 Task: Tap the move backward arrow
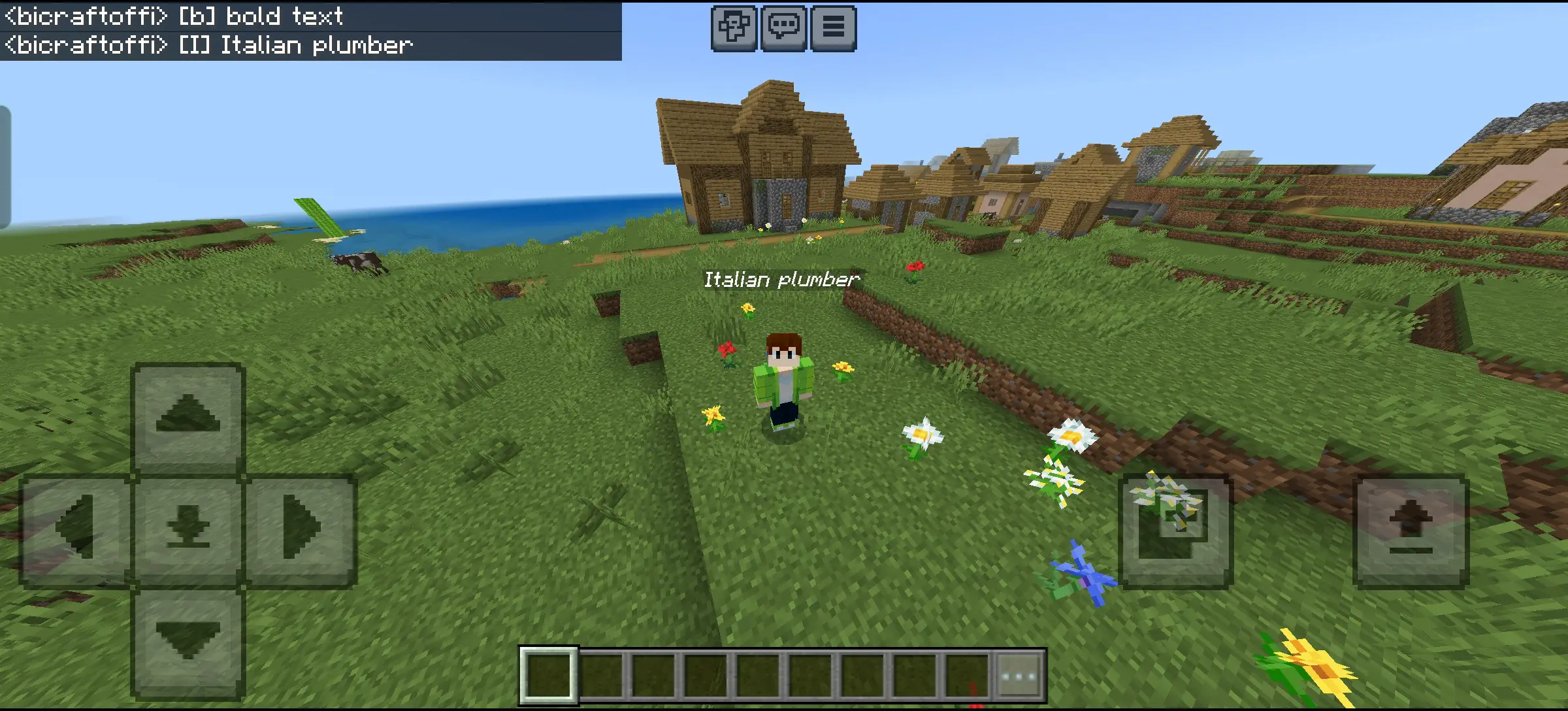pos(188,642)
